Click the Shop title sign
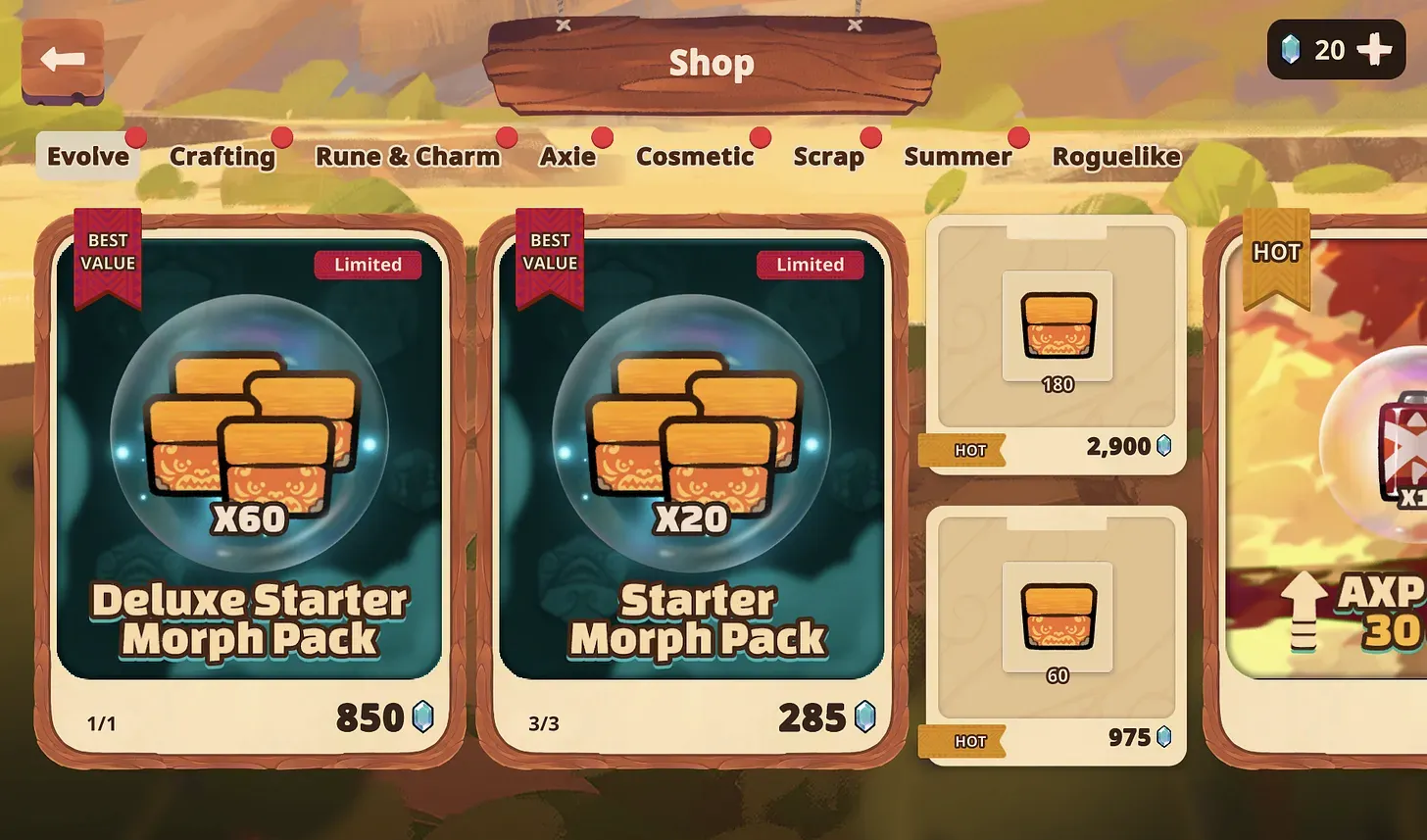1427x840 pixels. click(712, 63)
